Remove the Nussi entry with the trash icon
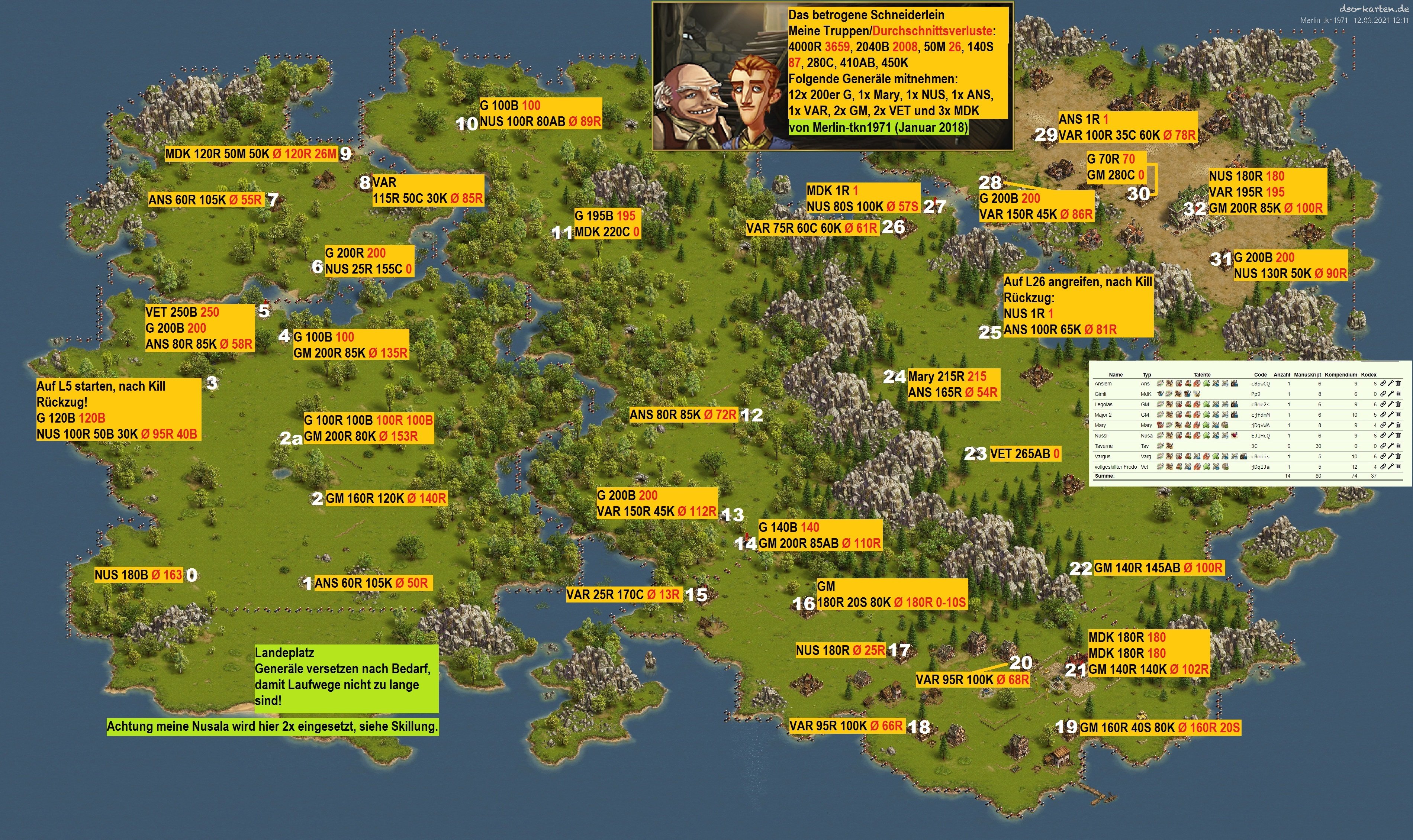The width and height of the screenshot is (1413, 840). [1398, 436]
